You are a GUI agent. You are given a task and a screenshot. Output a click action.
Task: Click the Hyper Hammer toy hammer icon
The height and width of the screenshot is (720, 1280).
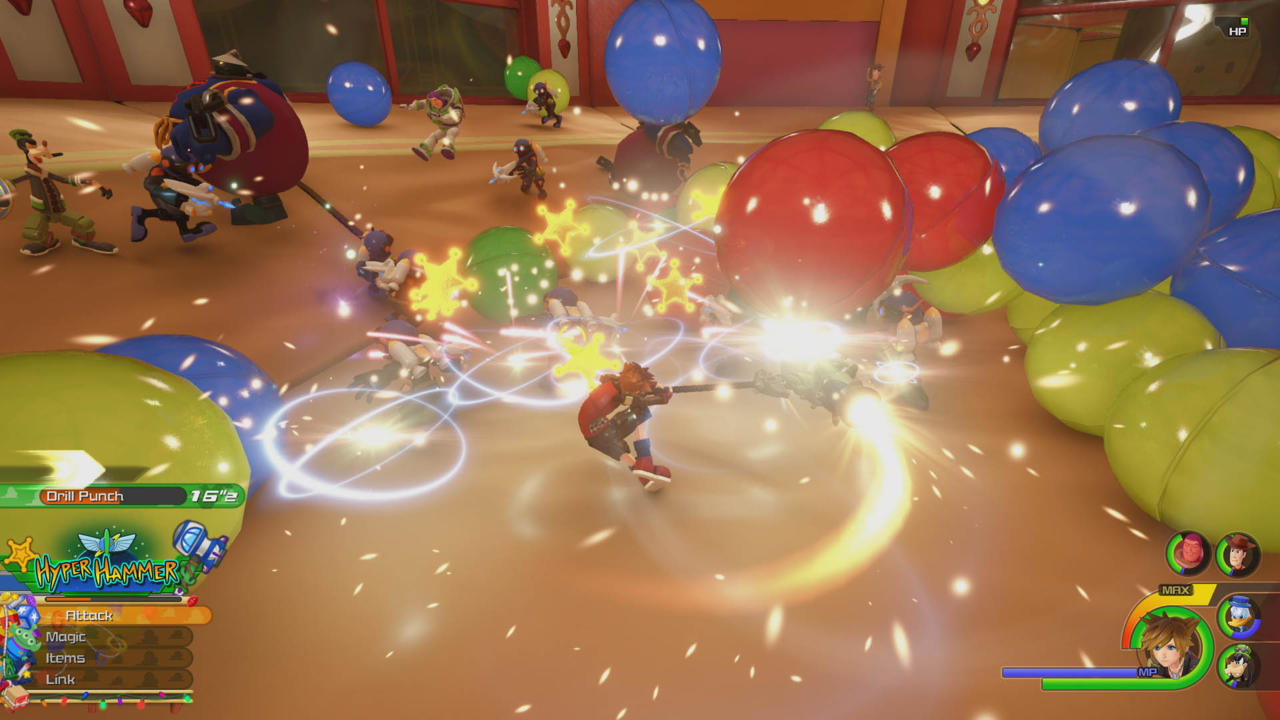tap(197, 543)
